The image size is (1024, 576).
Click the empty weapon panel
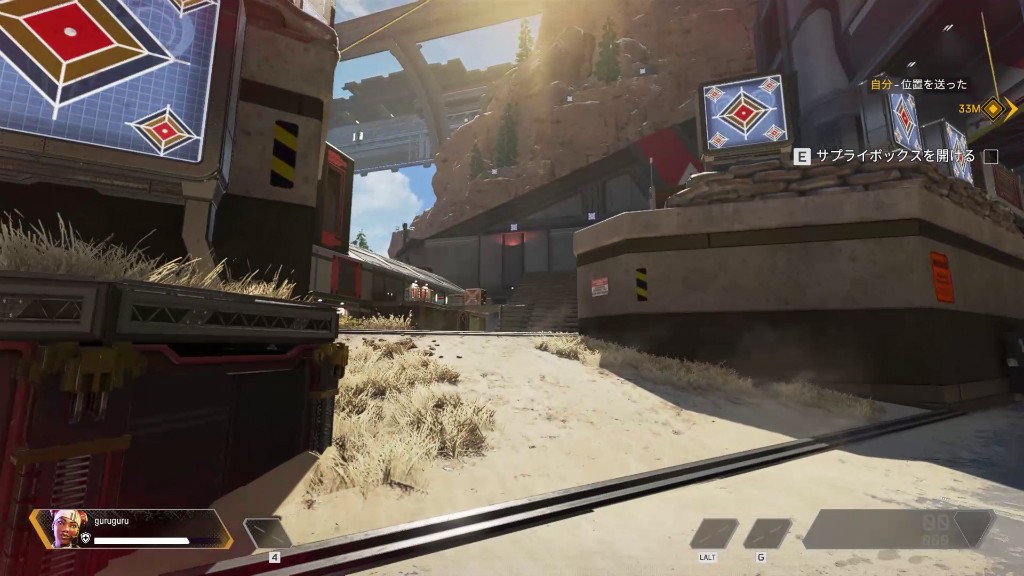tap(898, 529)
